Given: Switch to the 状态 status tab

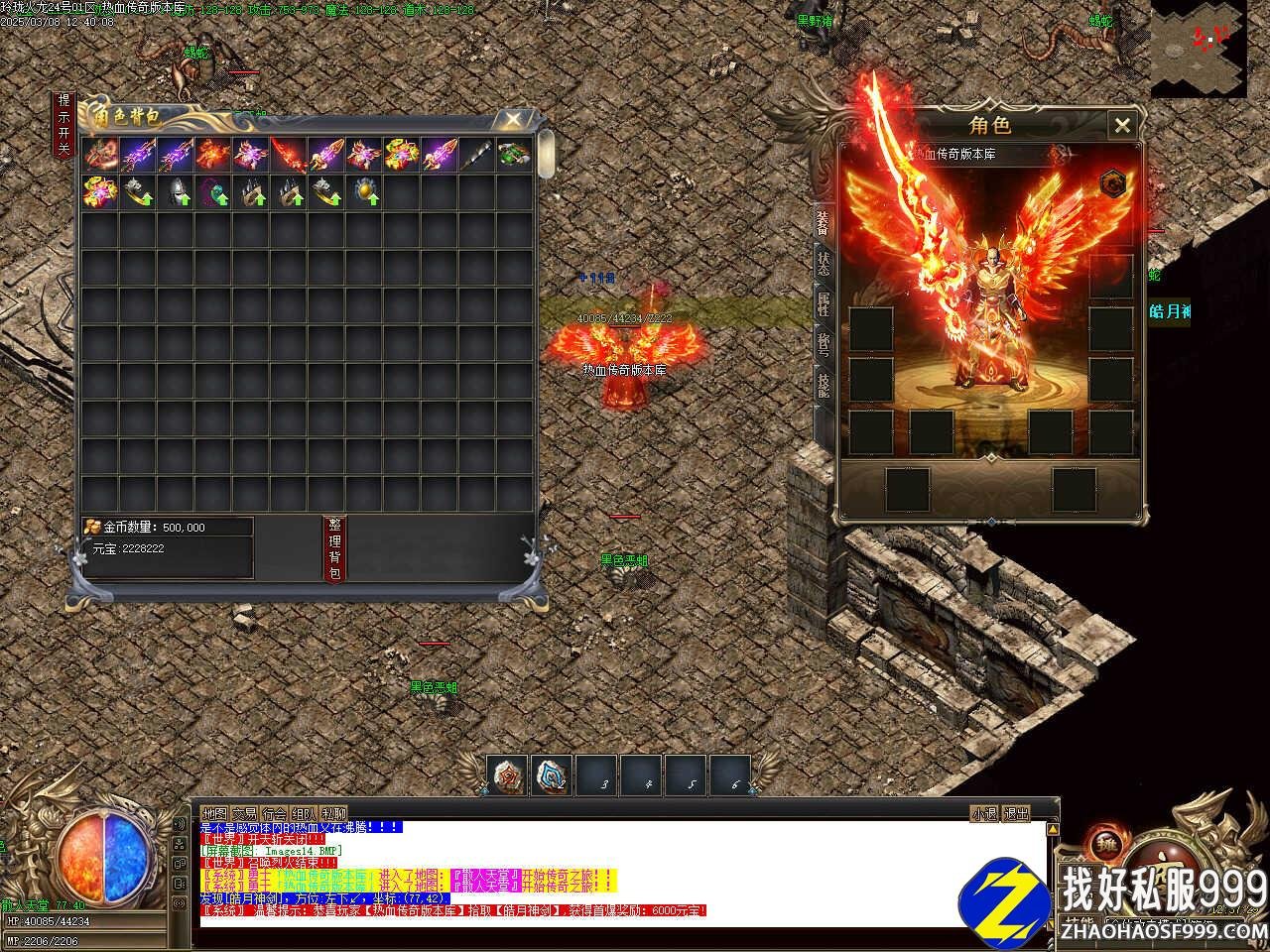Looking at the screenshot, I should click(824, 264).
